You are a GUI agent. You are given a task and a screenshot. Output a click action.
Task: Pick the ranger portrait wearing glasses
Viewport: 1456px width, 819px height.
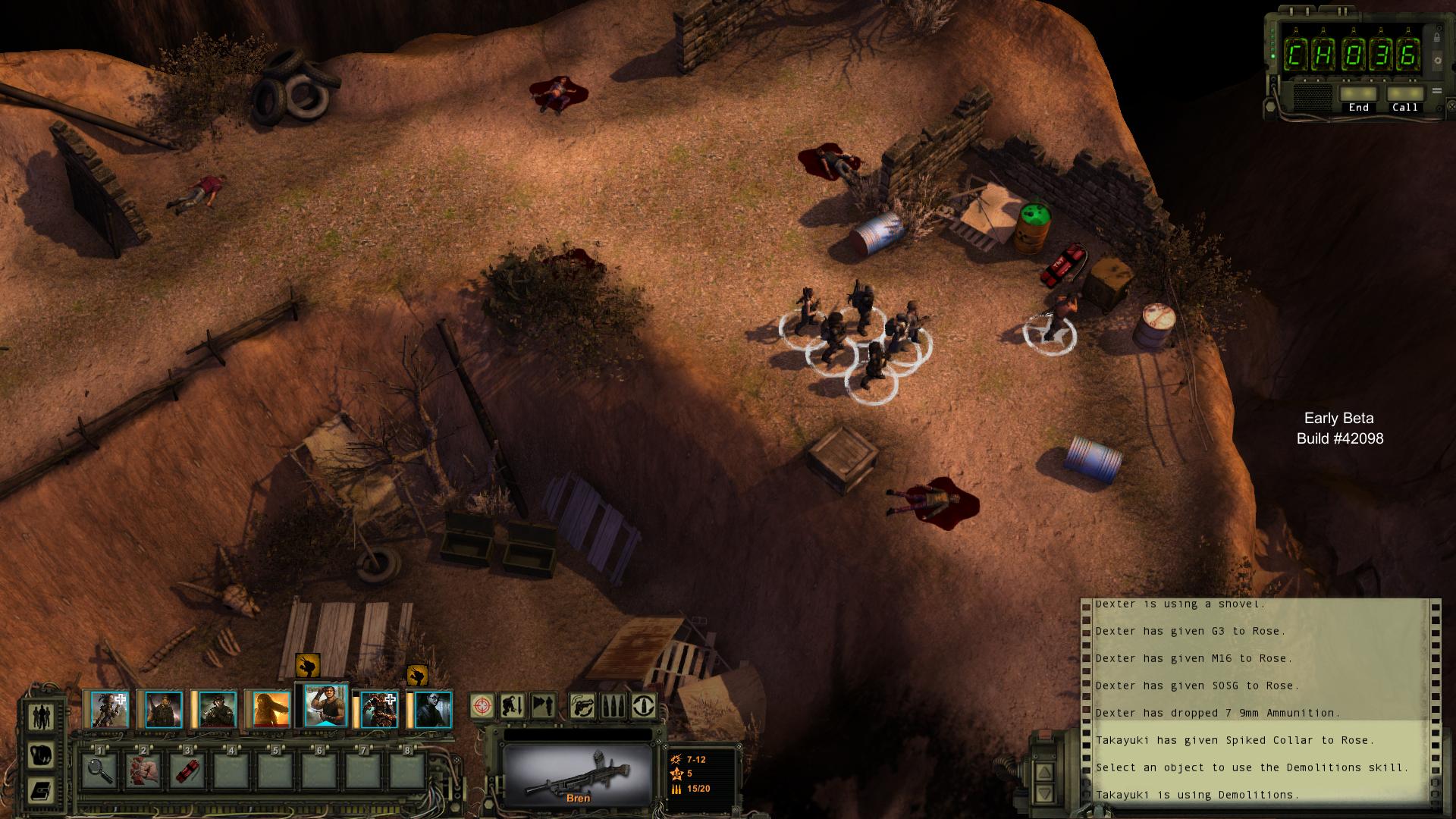pos(433,710)
